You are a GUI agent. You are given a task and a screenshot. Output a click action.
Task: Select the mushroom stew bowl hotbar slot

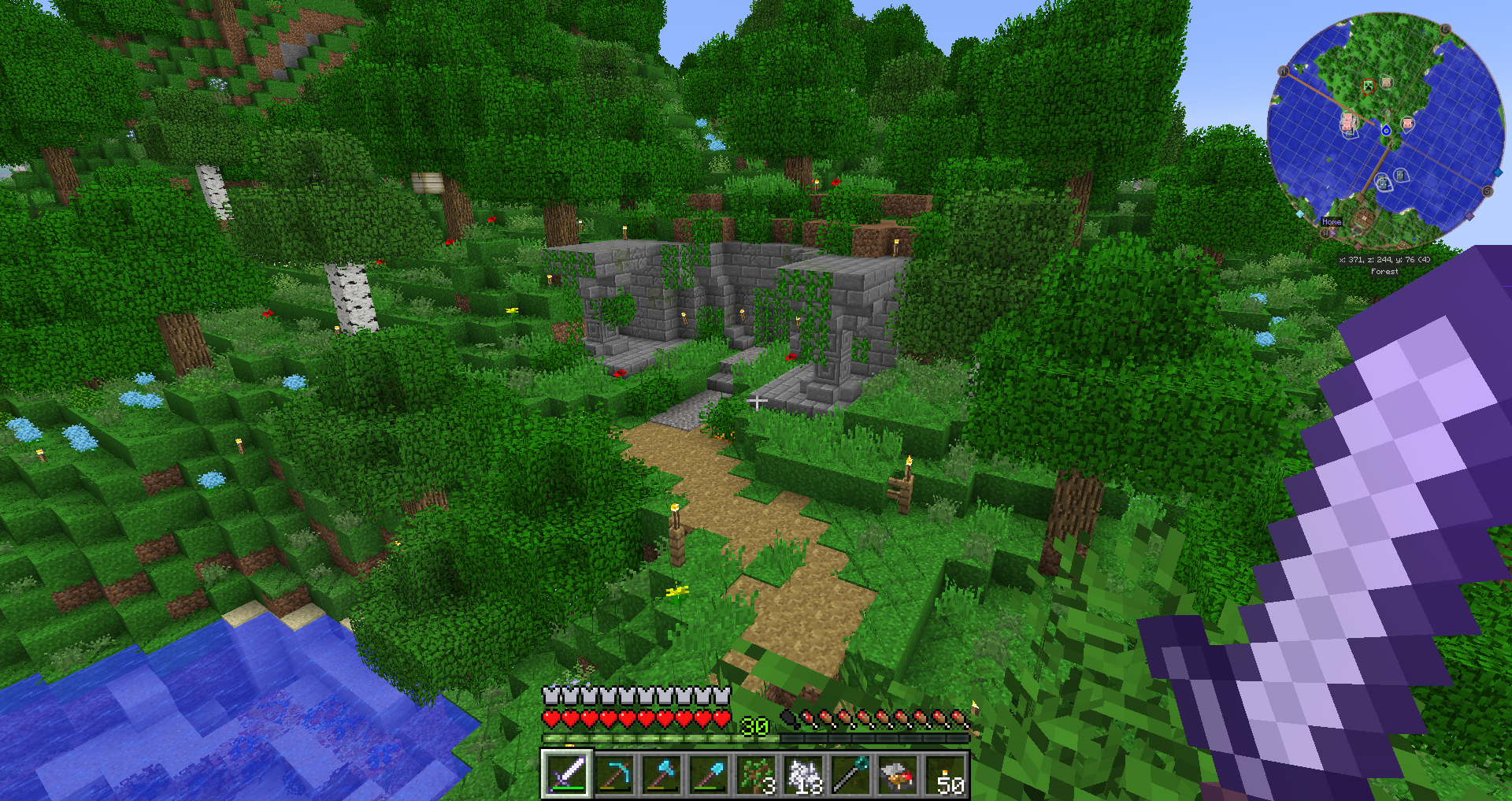pos(898,774)
